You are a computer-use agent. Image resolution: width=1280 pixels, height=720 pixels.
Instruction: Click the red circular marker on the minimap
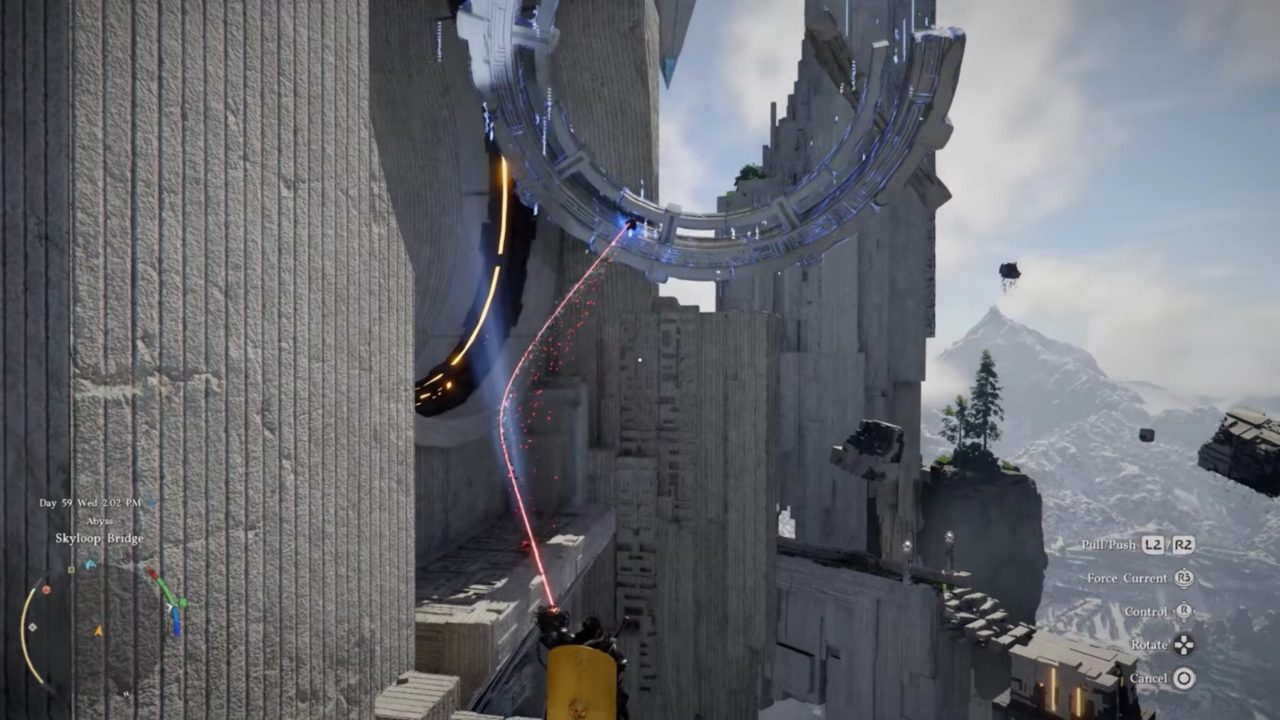click(46, 589)
